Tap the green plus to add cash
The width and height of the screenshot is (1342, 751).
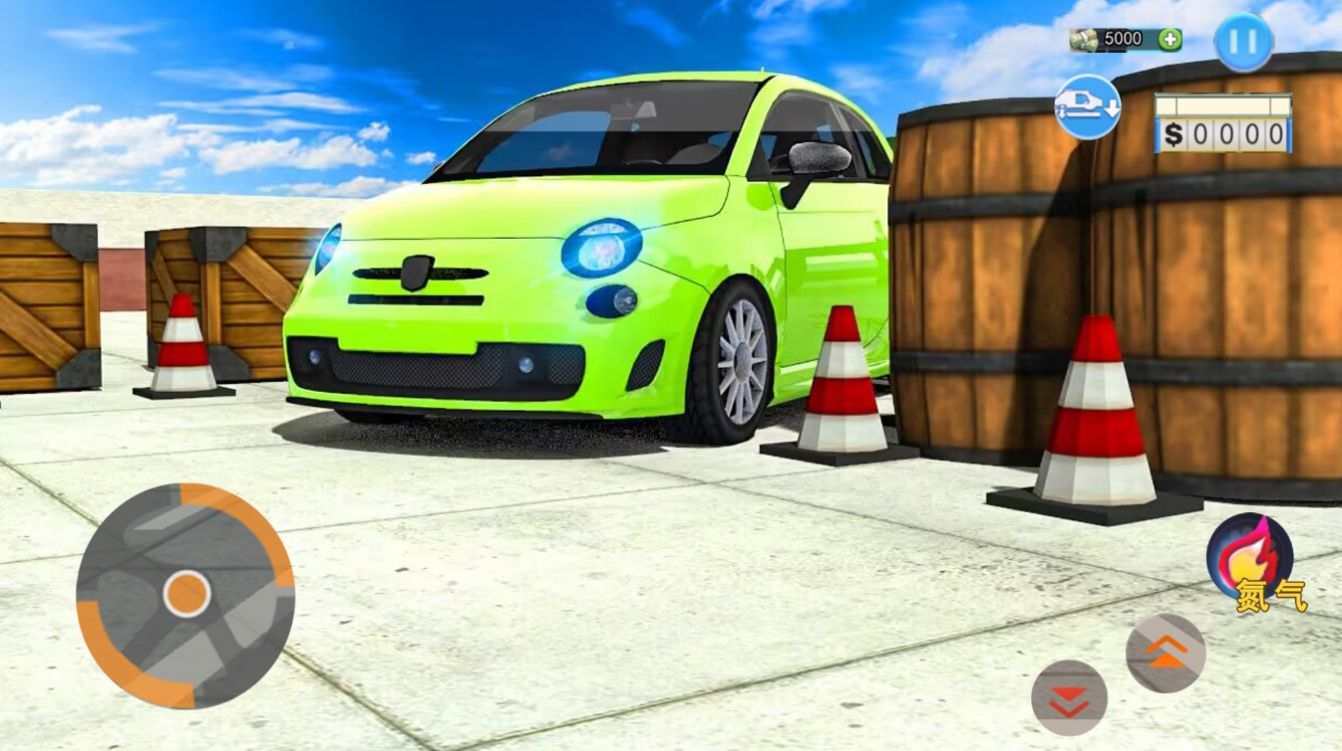1168,39
